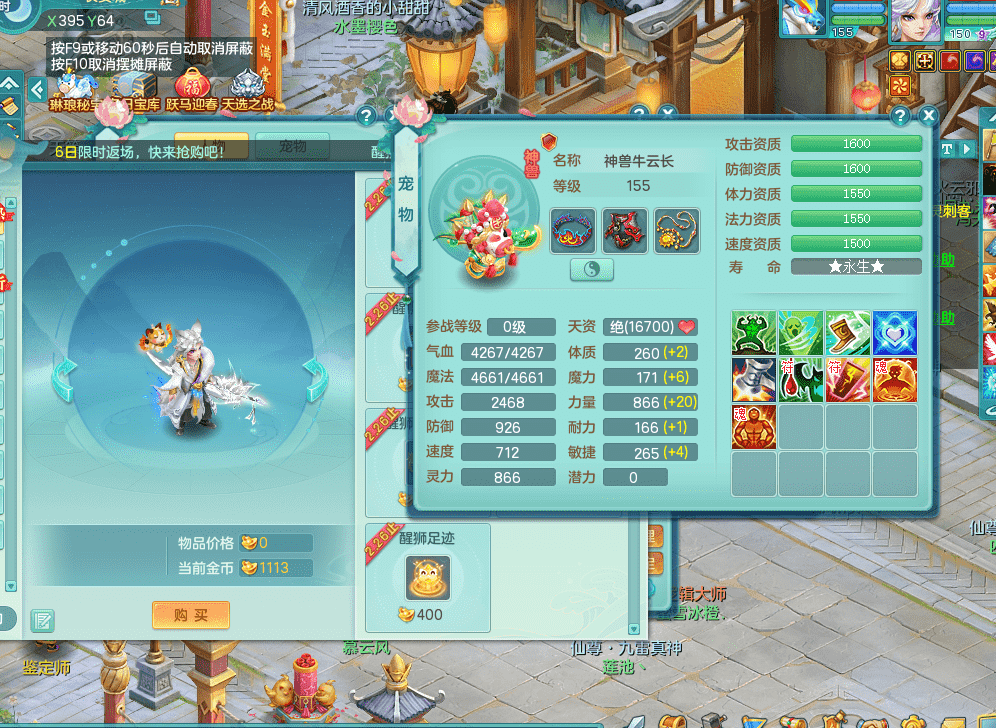Click the 购买 purchase button
This screenshot has width=996, height=728.
[x=191, y=615]
